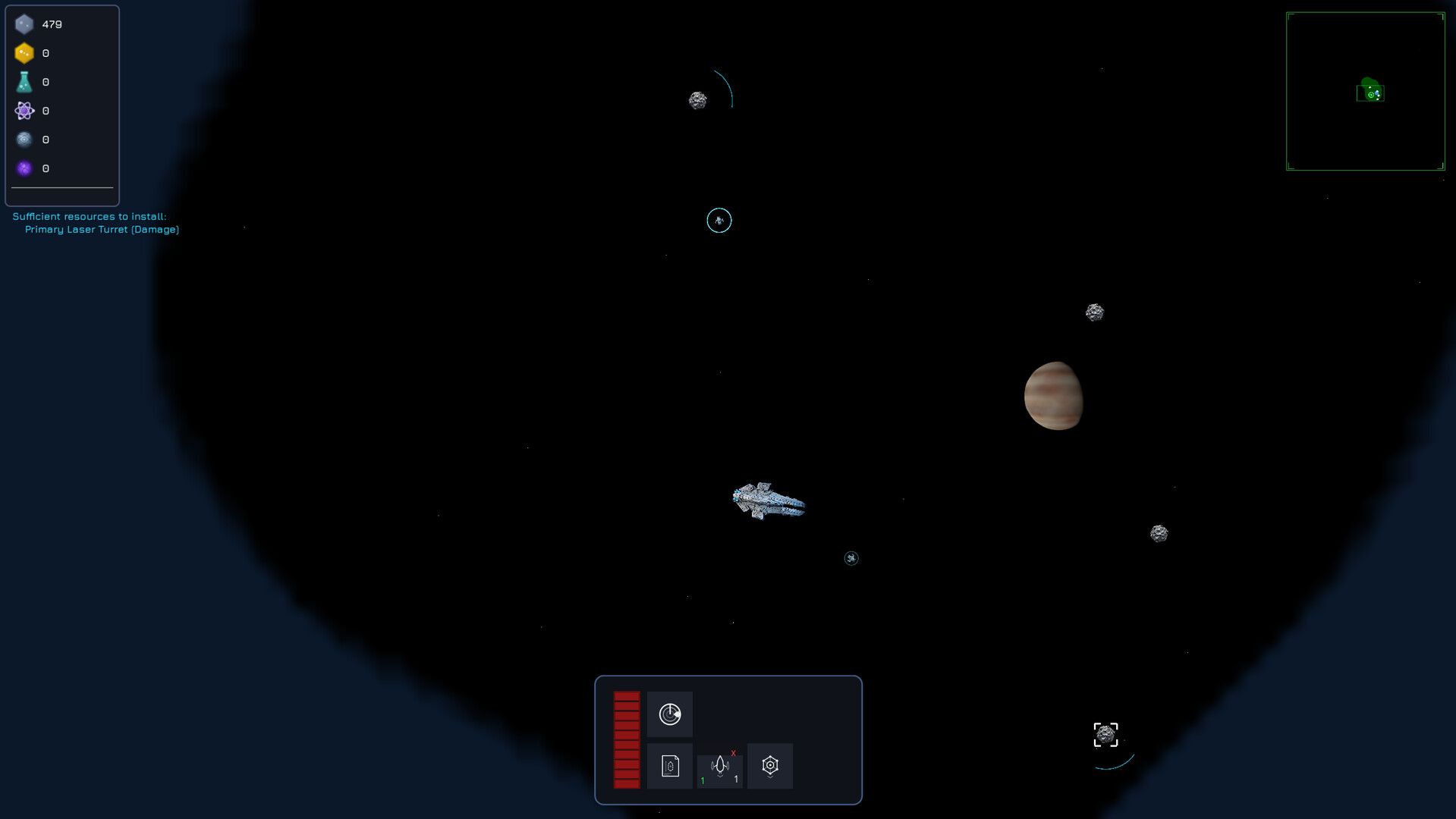This screenshot has height=819, width=1456.
Task: Select the fighter drone launch button
Action: click(719, 767)
